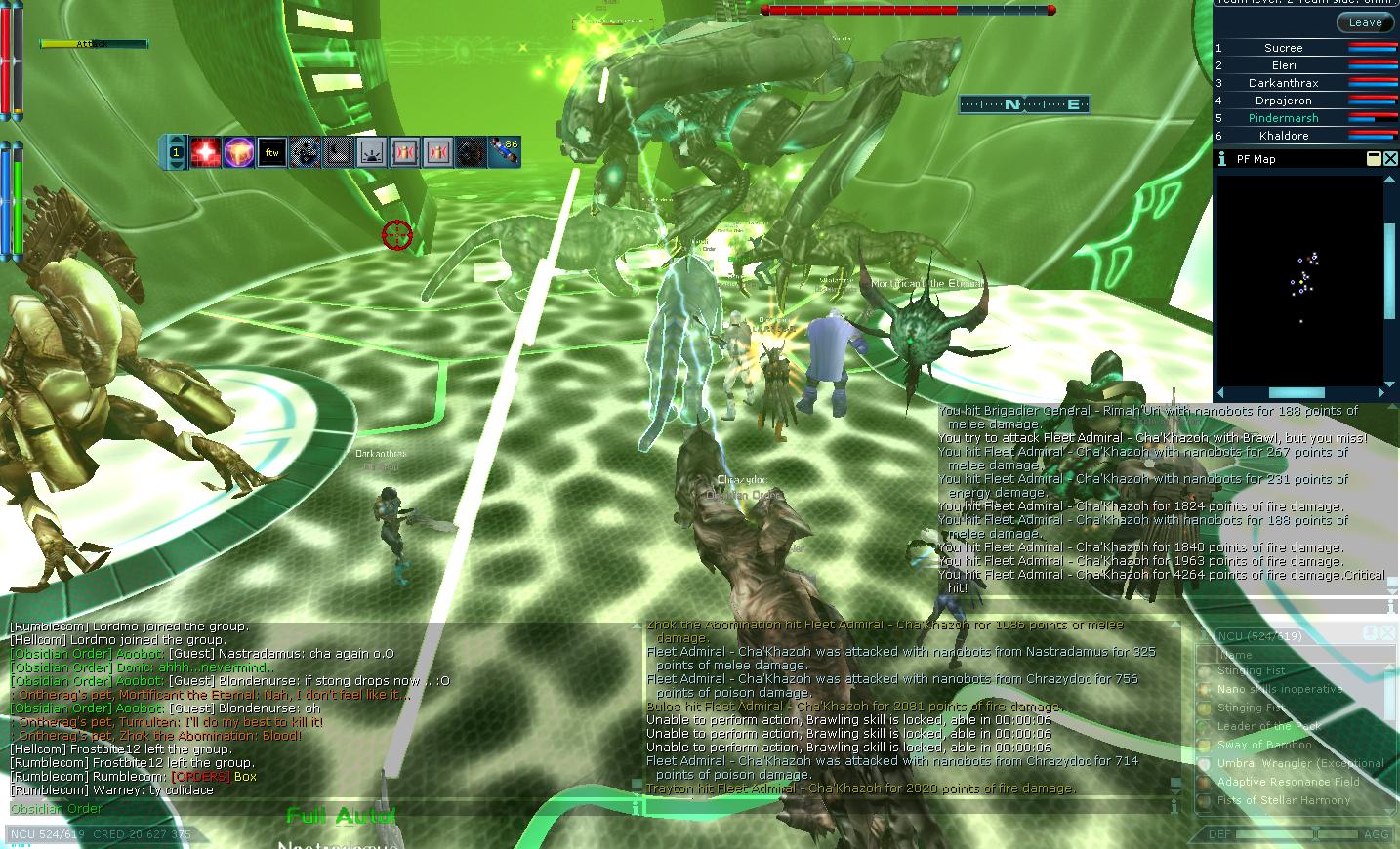Viewport: 1400px width, 849px height.
Task: Target teammate Darkanthrax in team list
Action: click(x=1283, y=83)
